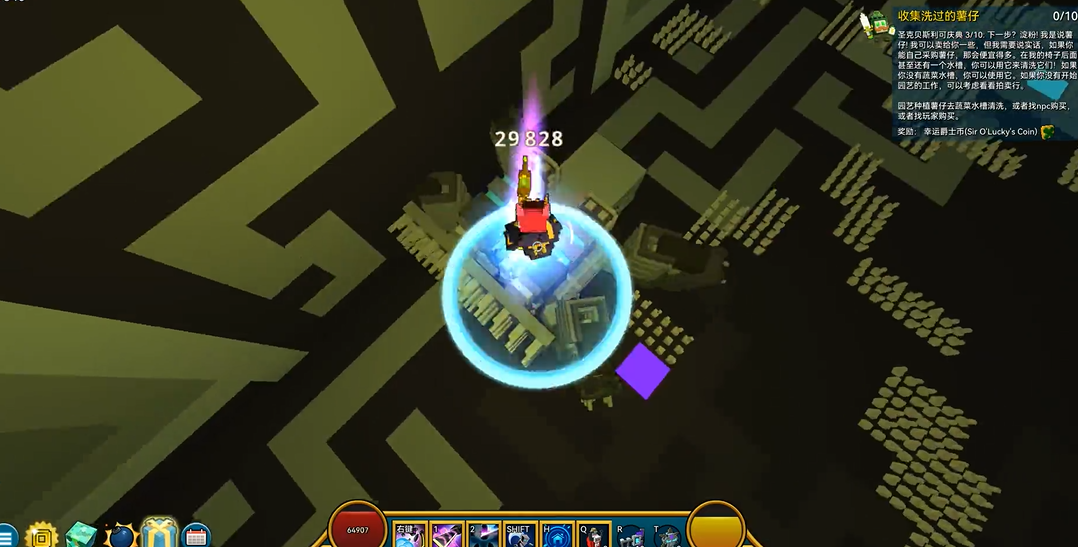Use the ability in slot 1
Image resolution: width=1078 pixels, height=547 pixels.
click(x=446, y=536)
